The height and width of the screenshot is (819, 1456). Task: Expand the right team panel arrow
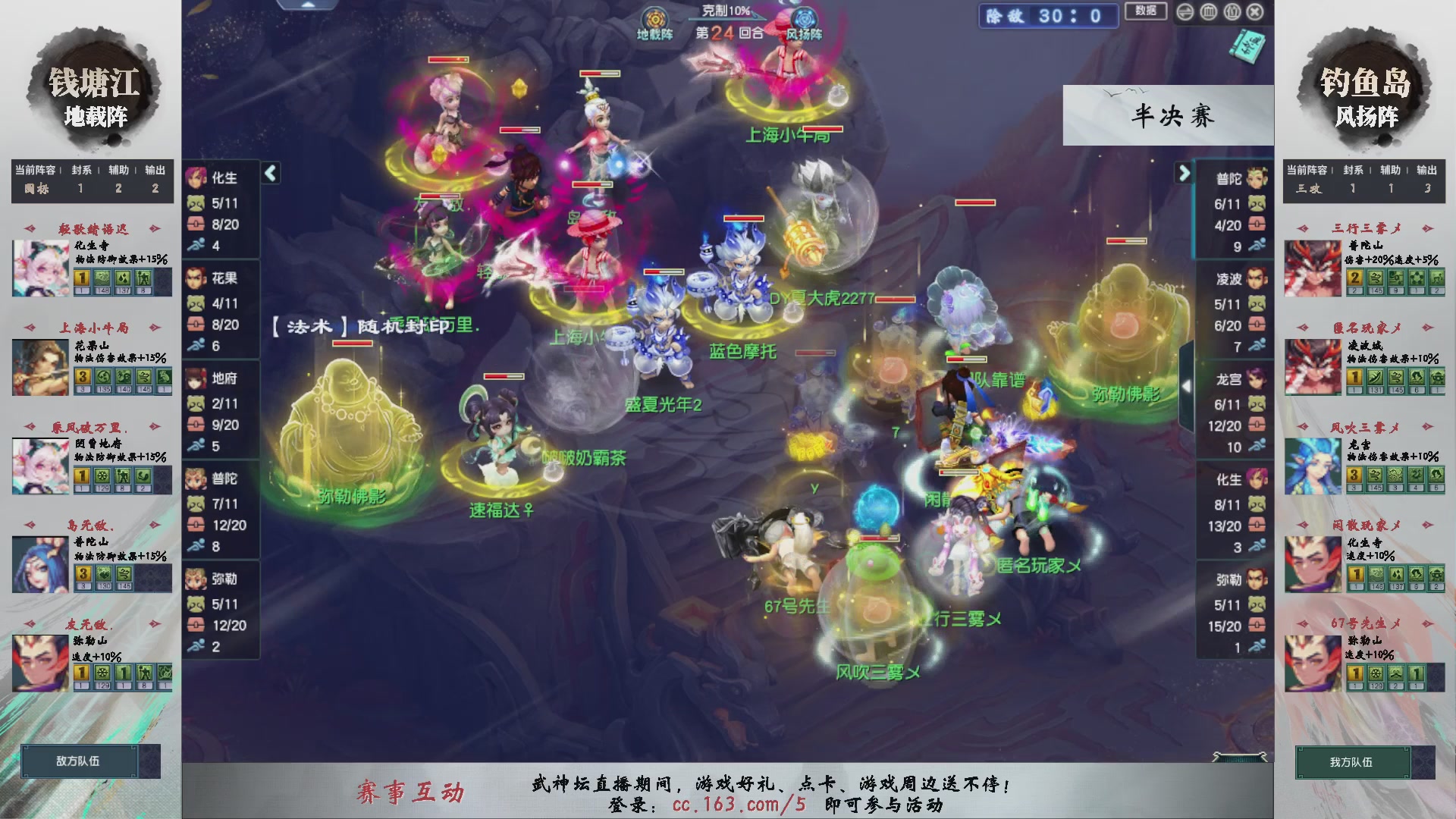click(1185, 173)
